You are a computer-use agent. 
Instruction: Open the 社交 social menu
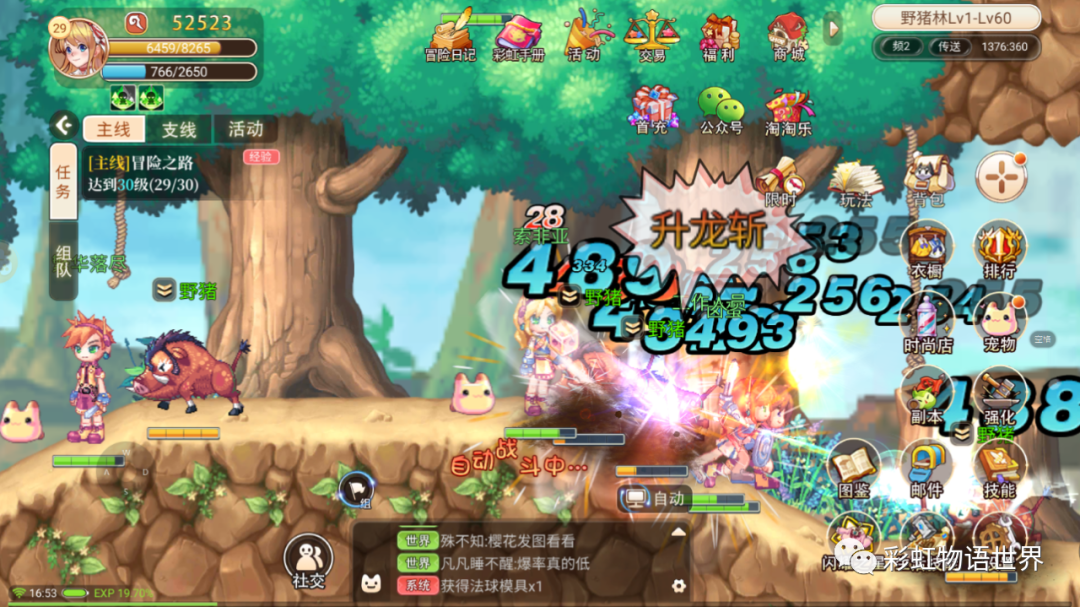pos(308,560)
